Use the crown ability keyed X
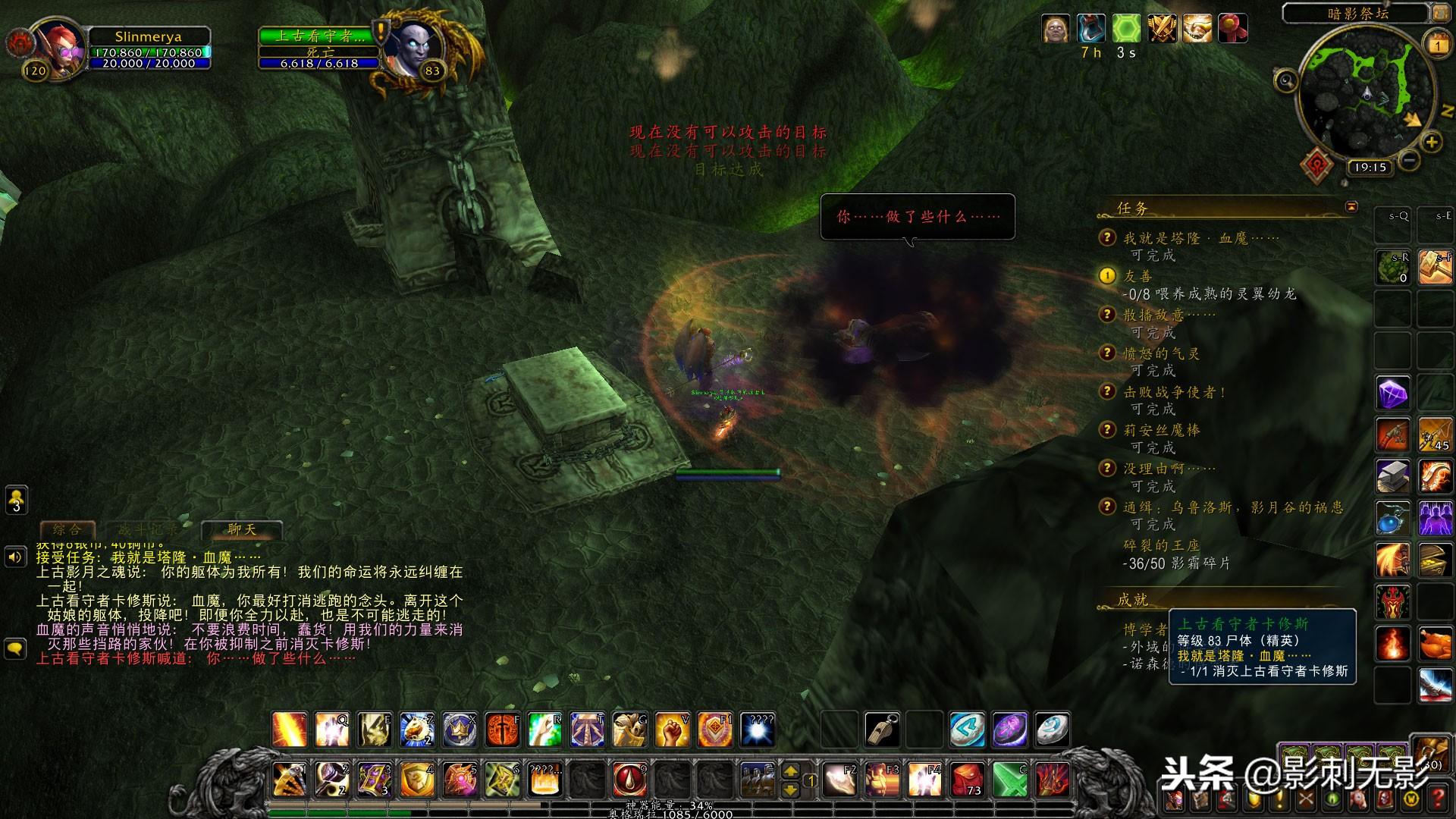 [x=460, y=730]
